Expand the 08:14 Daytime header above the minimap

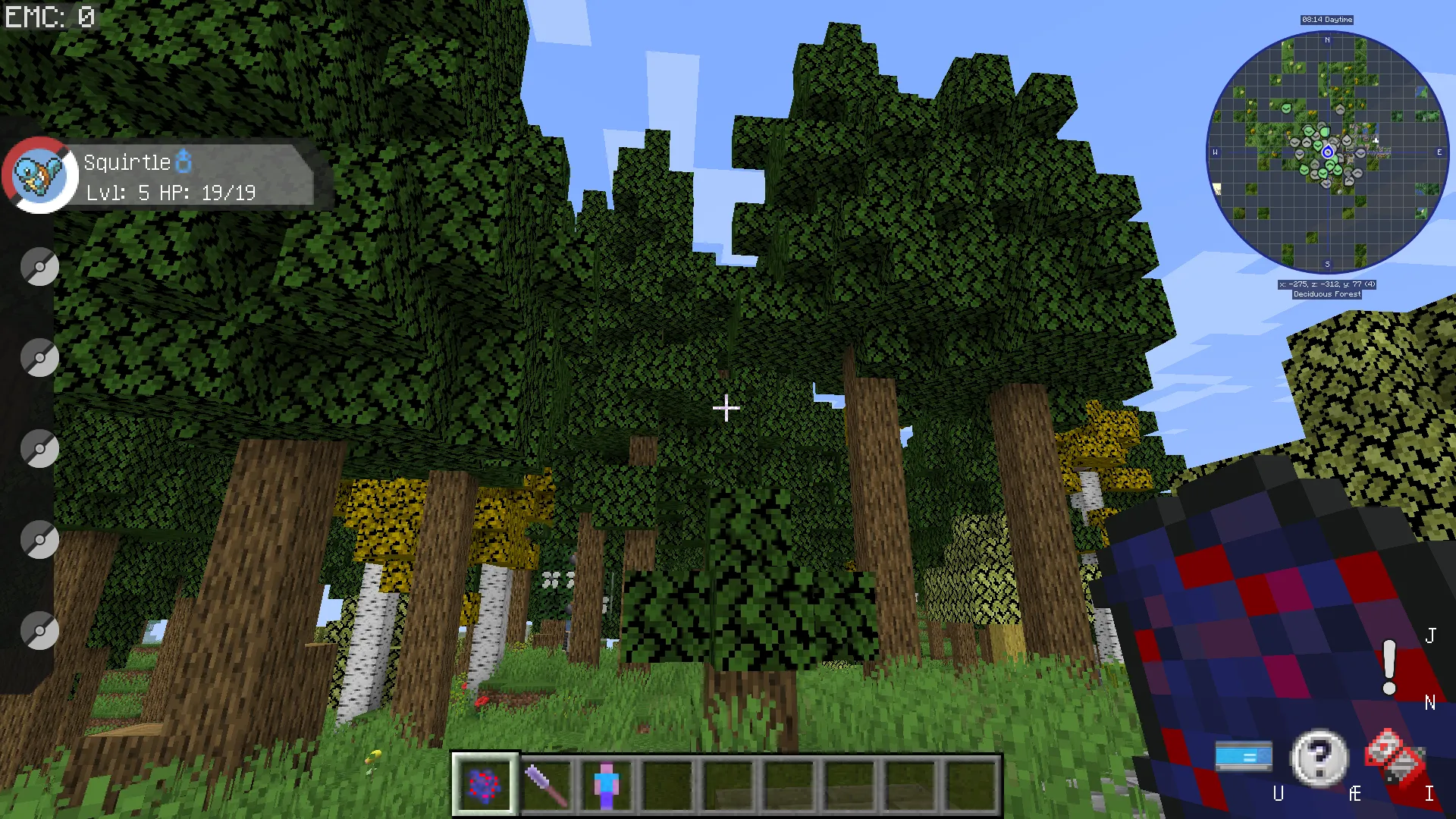[1328, 19]
